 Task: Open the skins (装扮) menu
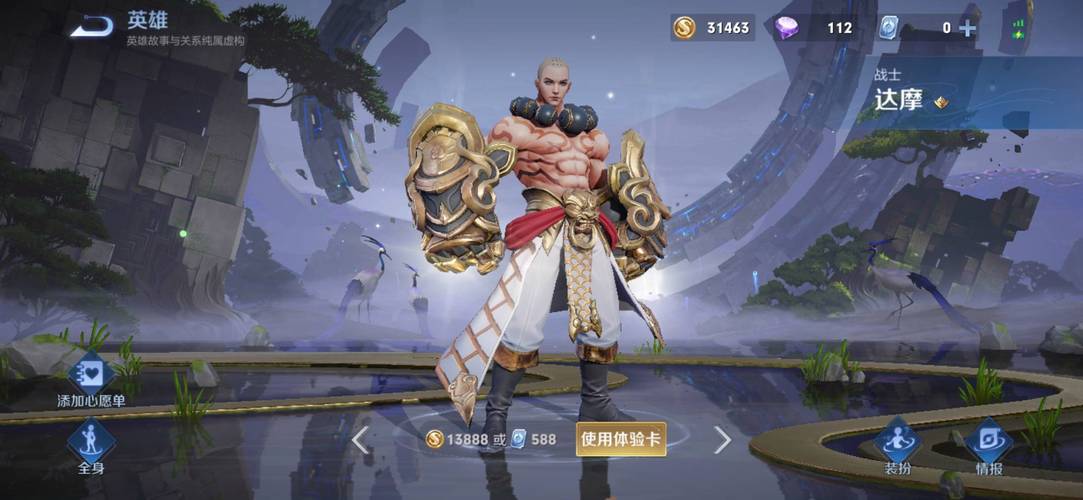click(x=897, y=446)
